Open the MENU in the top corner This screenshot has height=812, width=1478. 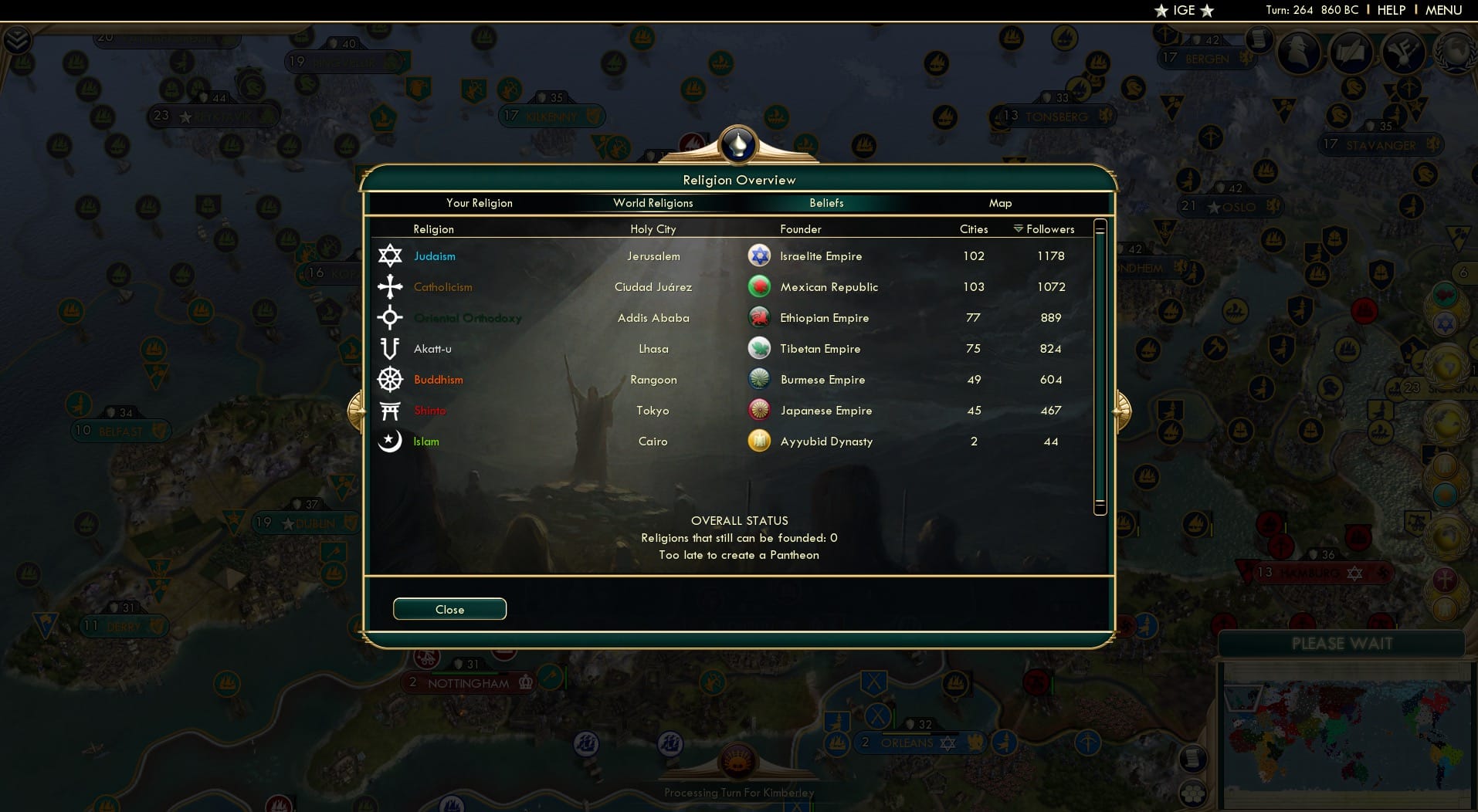[x=1442, y=10]
